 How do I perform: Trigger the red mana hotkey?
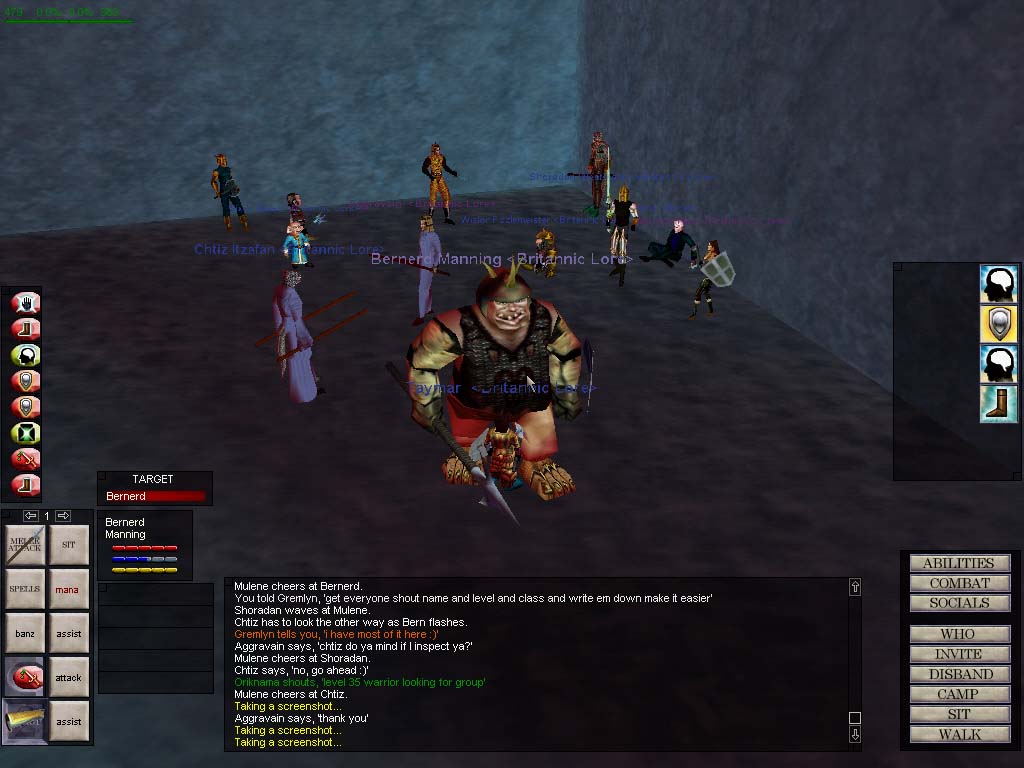(68, 589)
